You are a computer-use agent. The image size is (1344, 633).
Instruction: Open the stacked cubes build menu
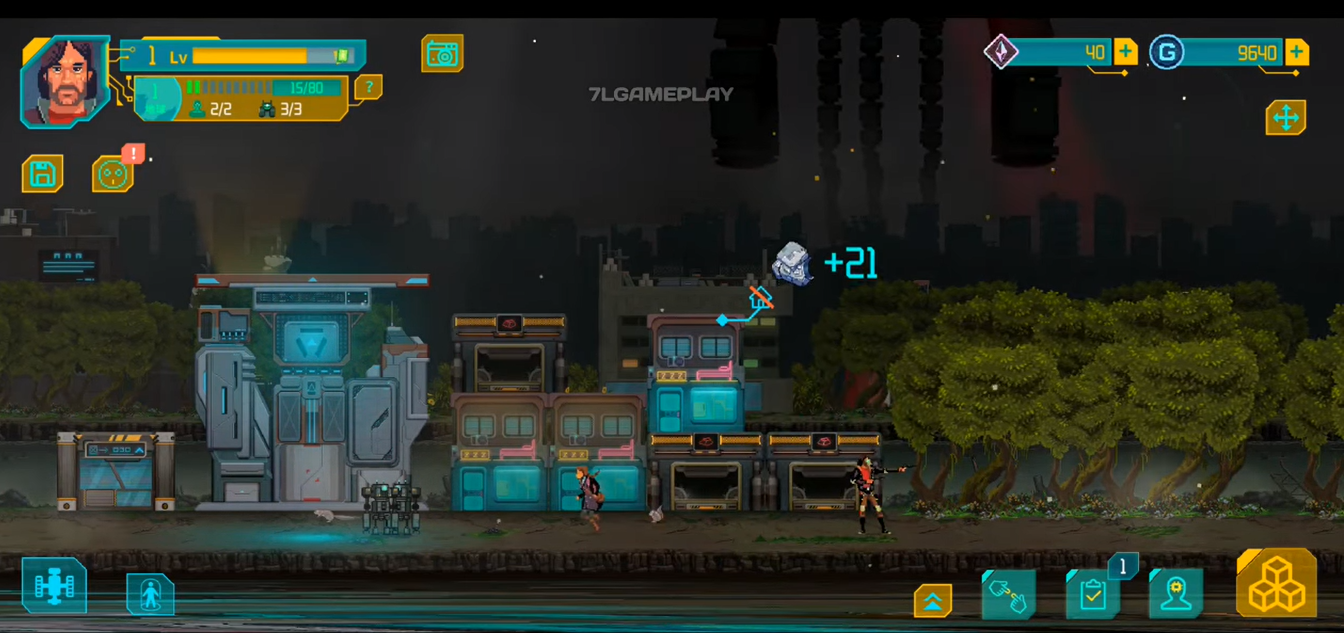pyautogui.click(x=1277, y=583)
